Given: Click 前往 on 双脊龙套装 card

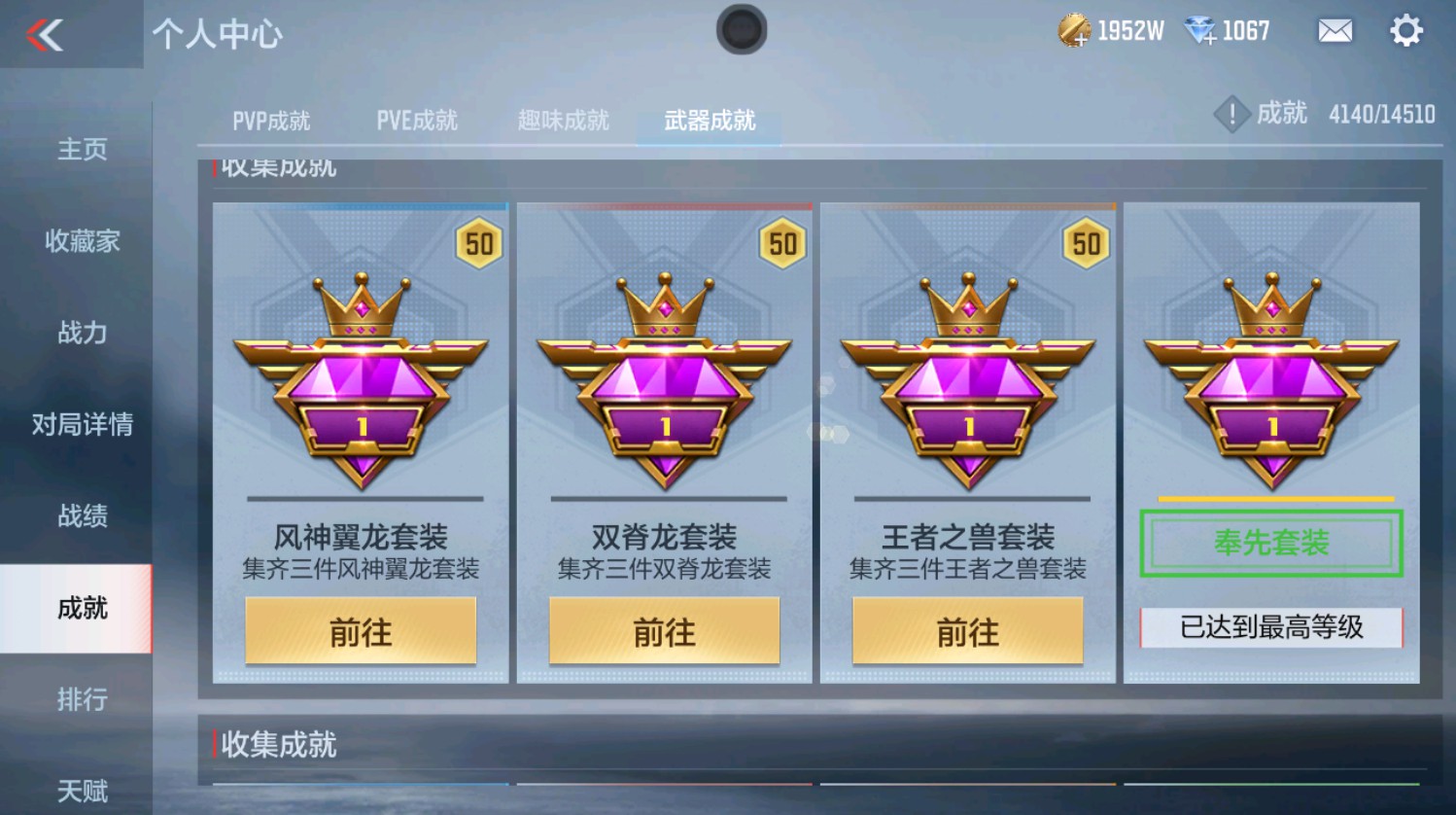Looking at the screenshot, I should coord(665,632).
